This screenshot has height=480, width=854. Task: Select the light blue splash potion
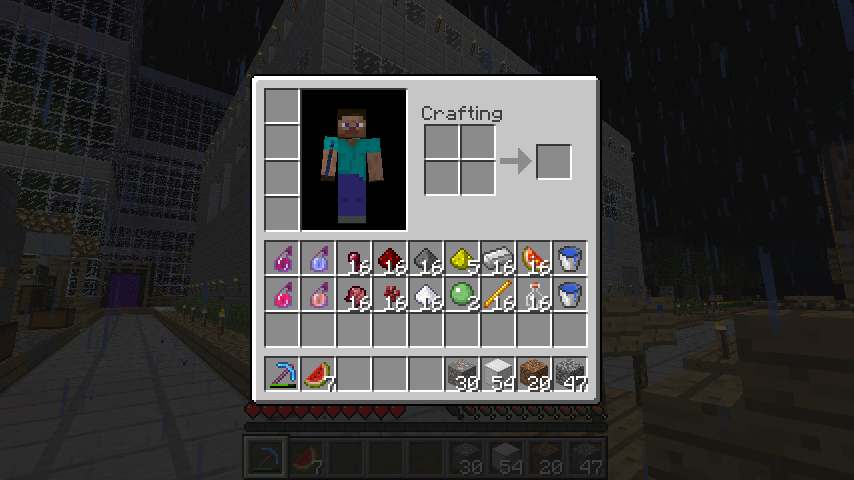click(319, 259)
